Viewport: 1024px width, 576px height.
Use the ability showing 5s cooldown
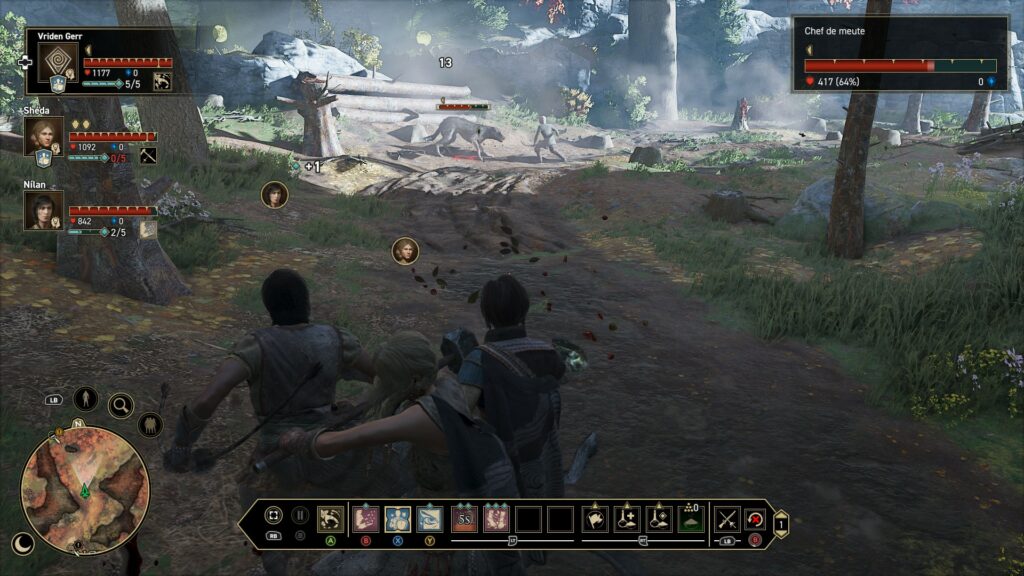[x=464, y=518]
